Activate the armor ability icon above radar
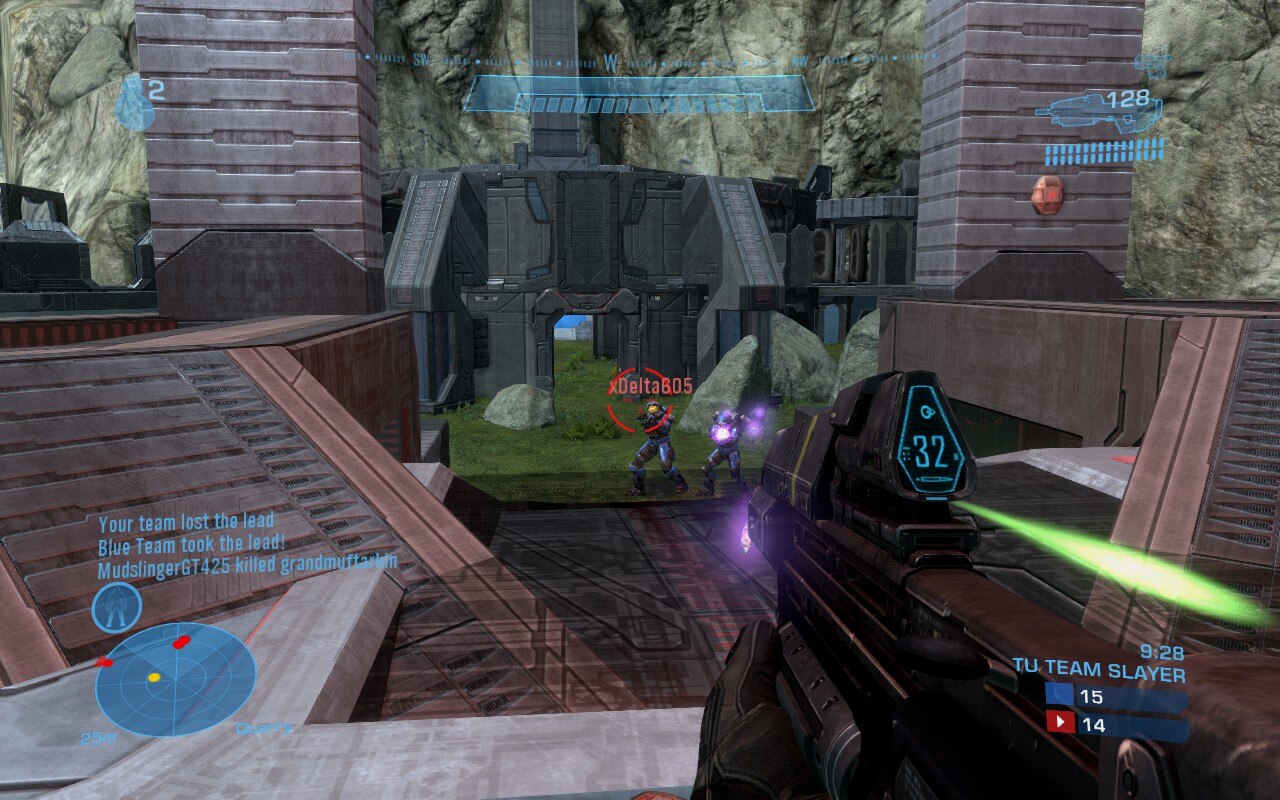 click(x=117, y=606)
